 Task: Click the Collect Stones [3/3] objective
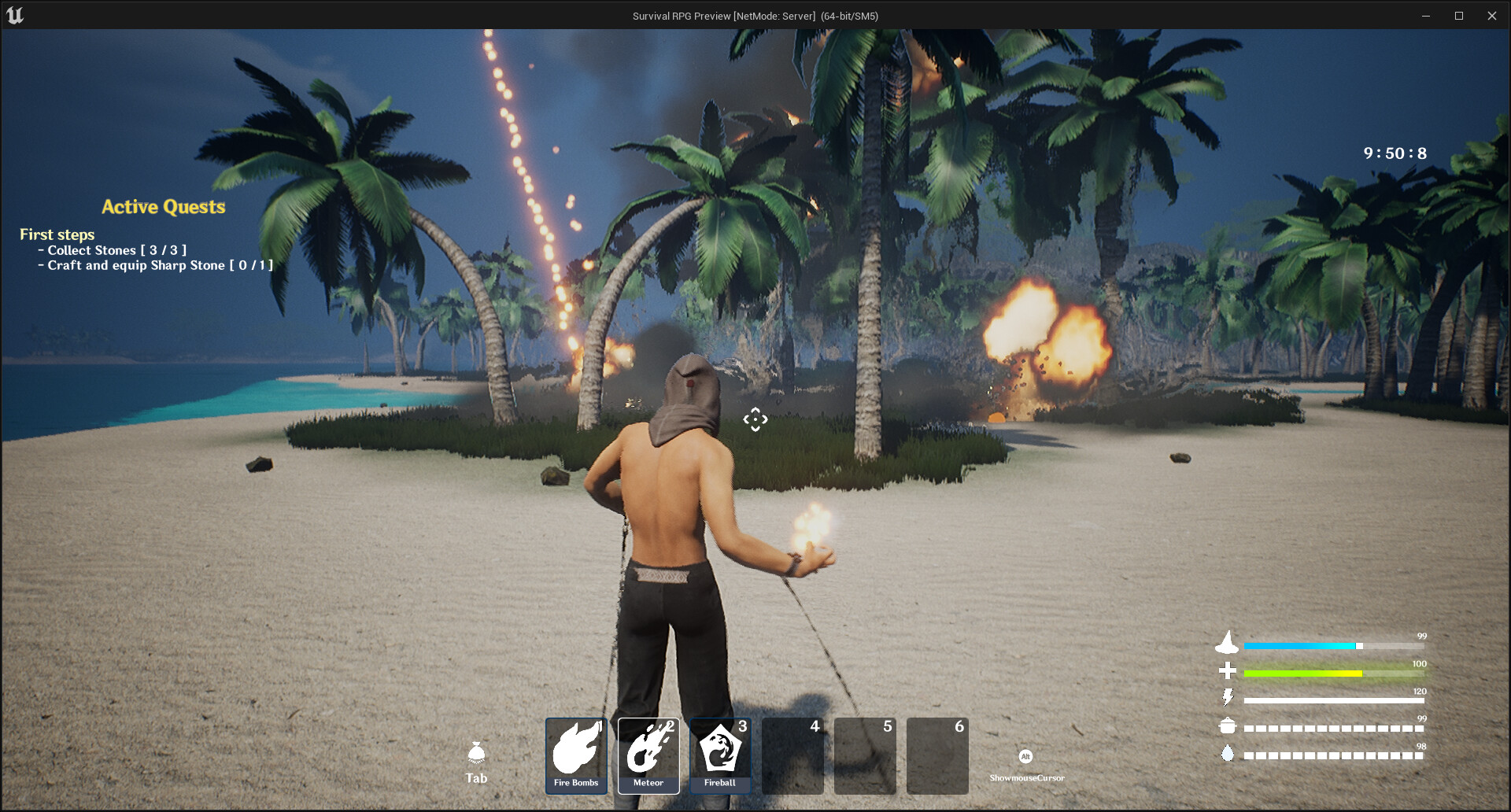(113, 249)
